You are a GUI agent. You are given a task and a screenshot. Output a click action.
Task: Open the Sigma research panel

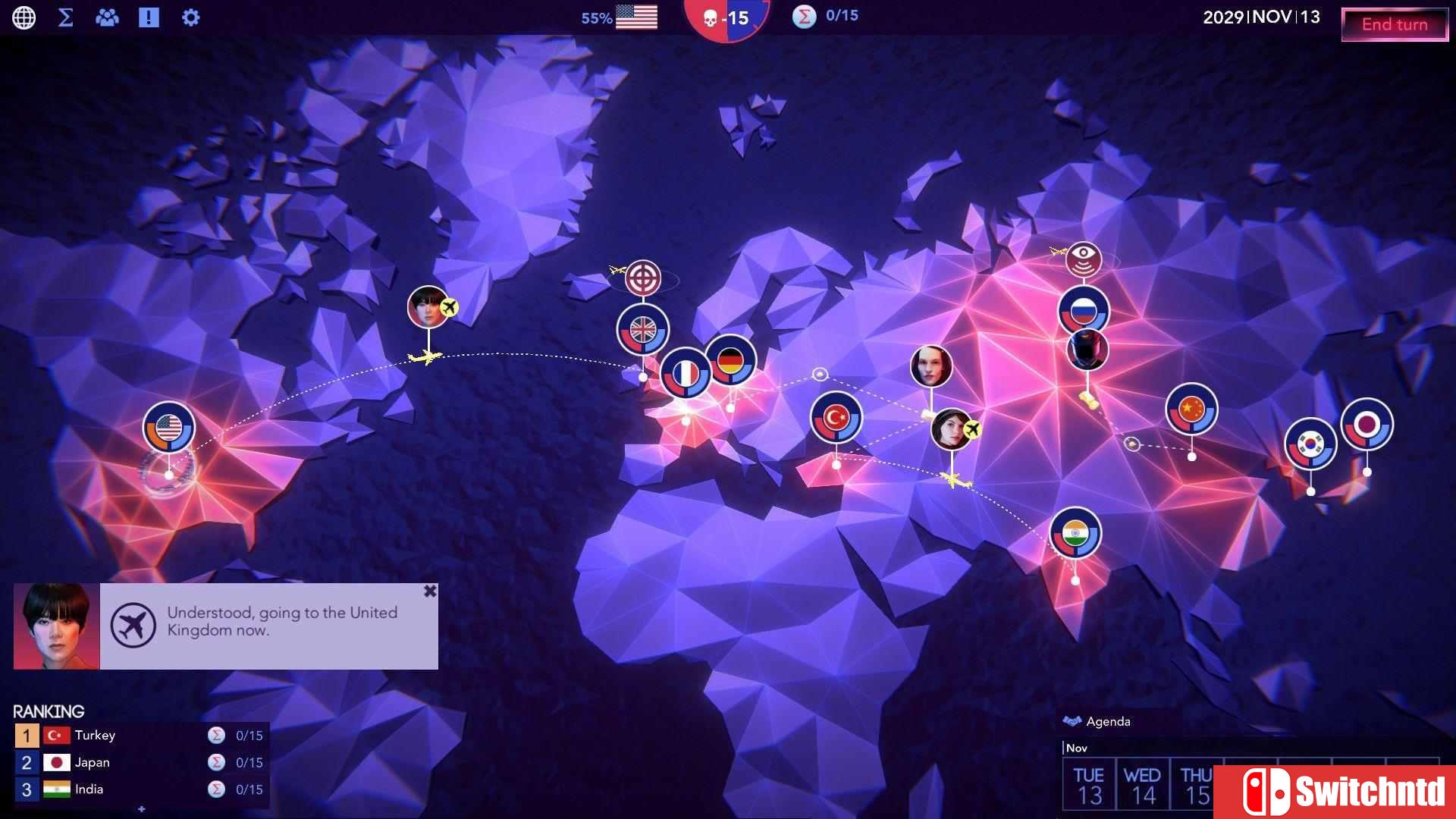pos(66,17)
